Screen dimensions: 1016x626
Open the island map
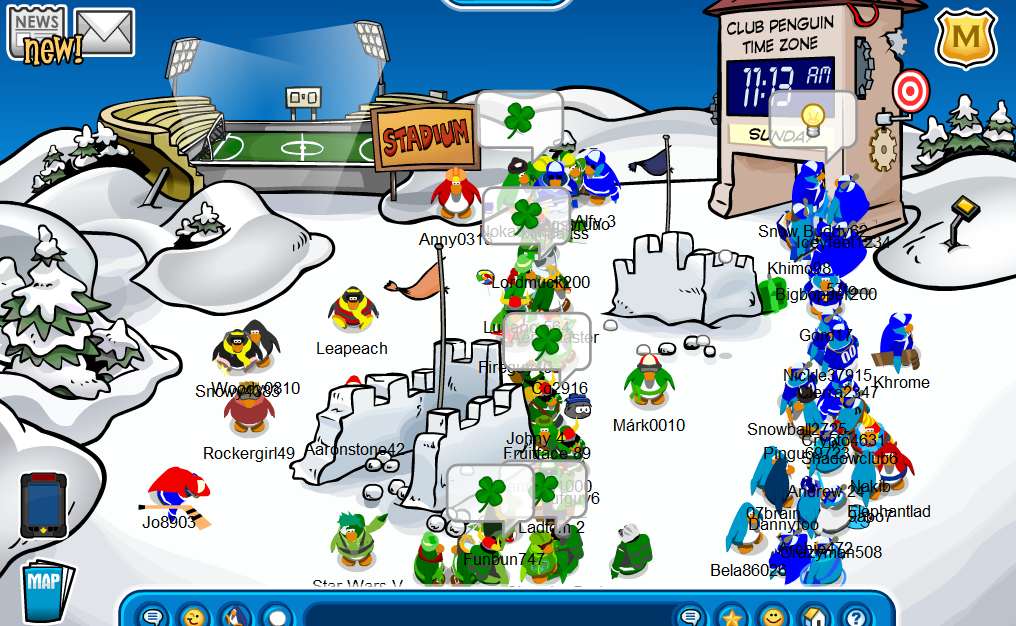(x=47, y=592)
